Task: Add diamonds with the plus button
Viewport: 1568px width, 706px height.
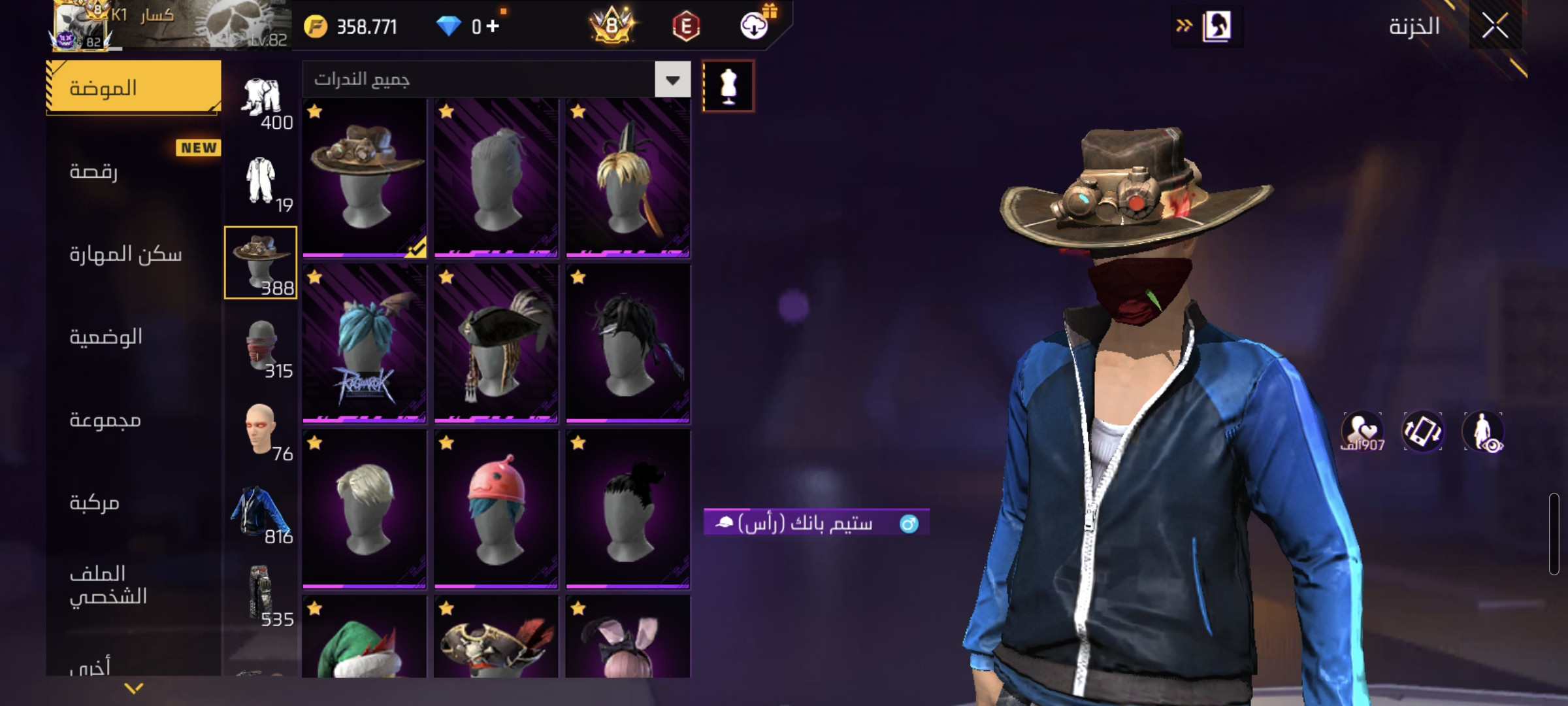Action: pyautogui.click(x=493, y=26)
